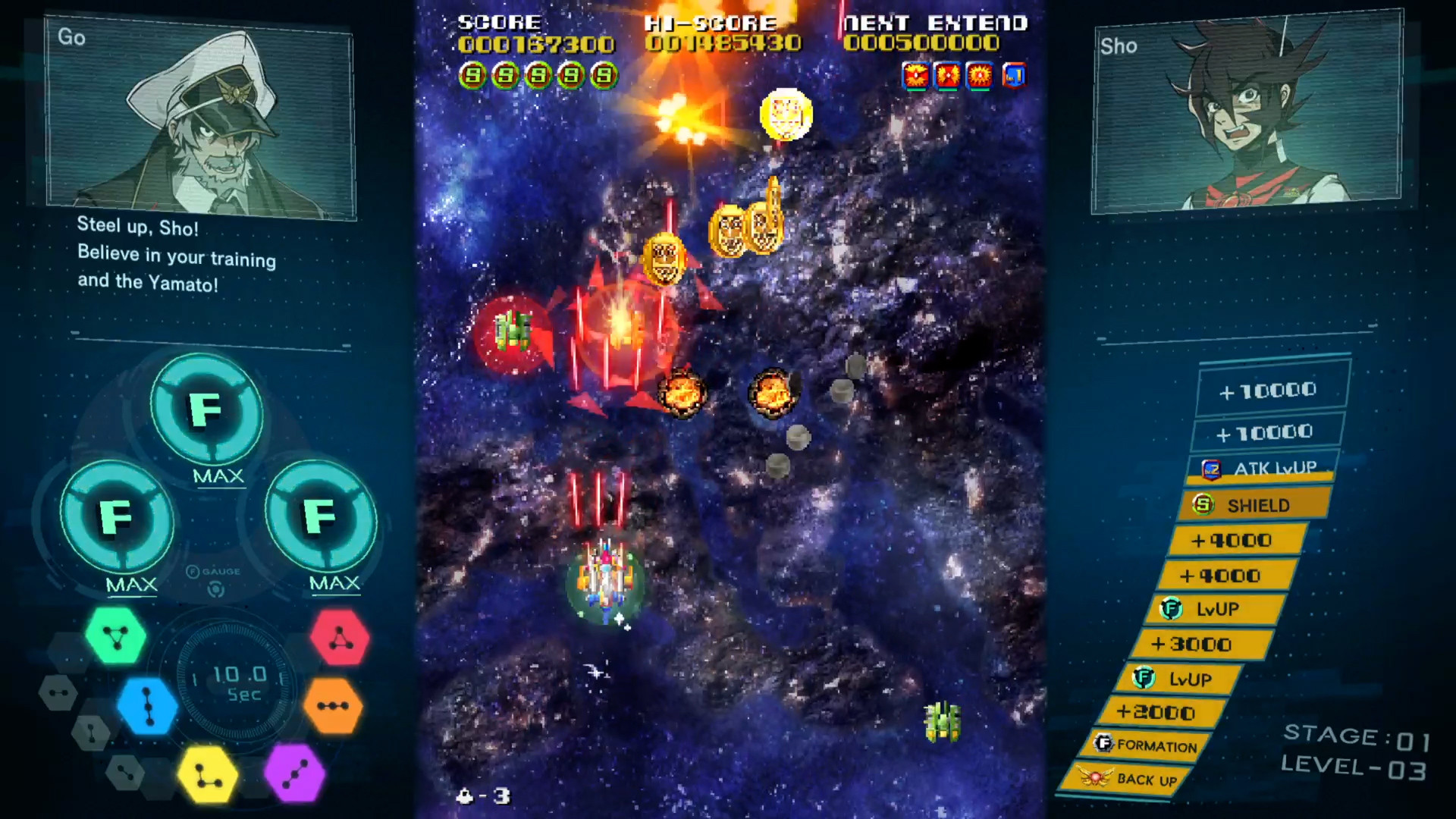Click a green S bomb stock icon
1456x819 pixels.
coord(472,75)
